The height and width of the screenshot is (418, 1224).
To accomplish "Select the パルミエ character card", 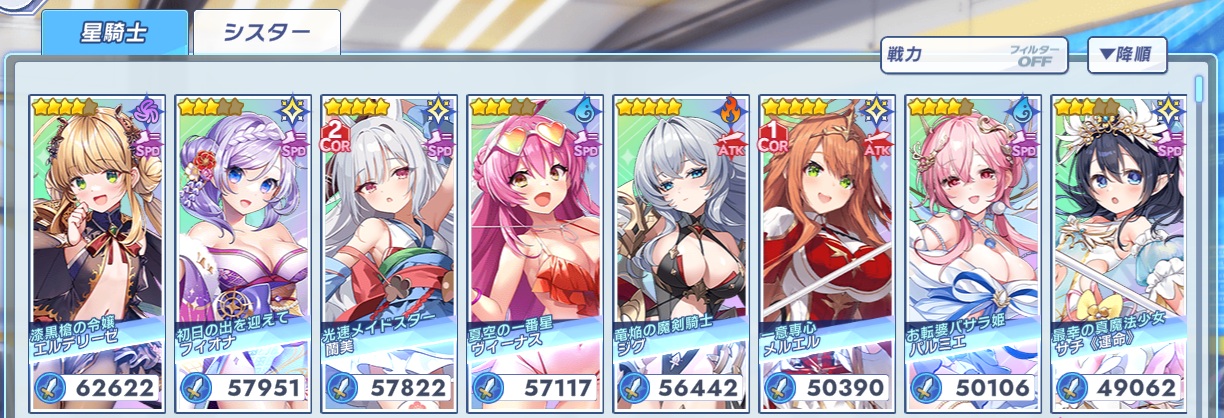I will point(973,250).
